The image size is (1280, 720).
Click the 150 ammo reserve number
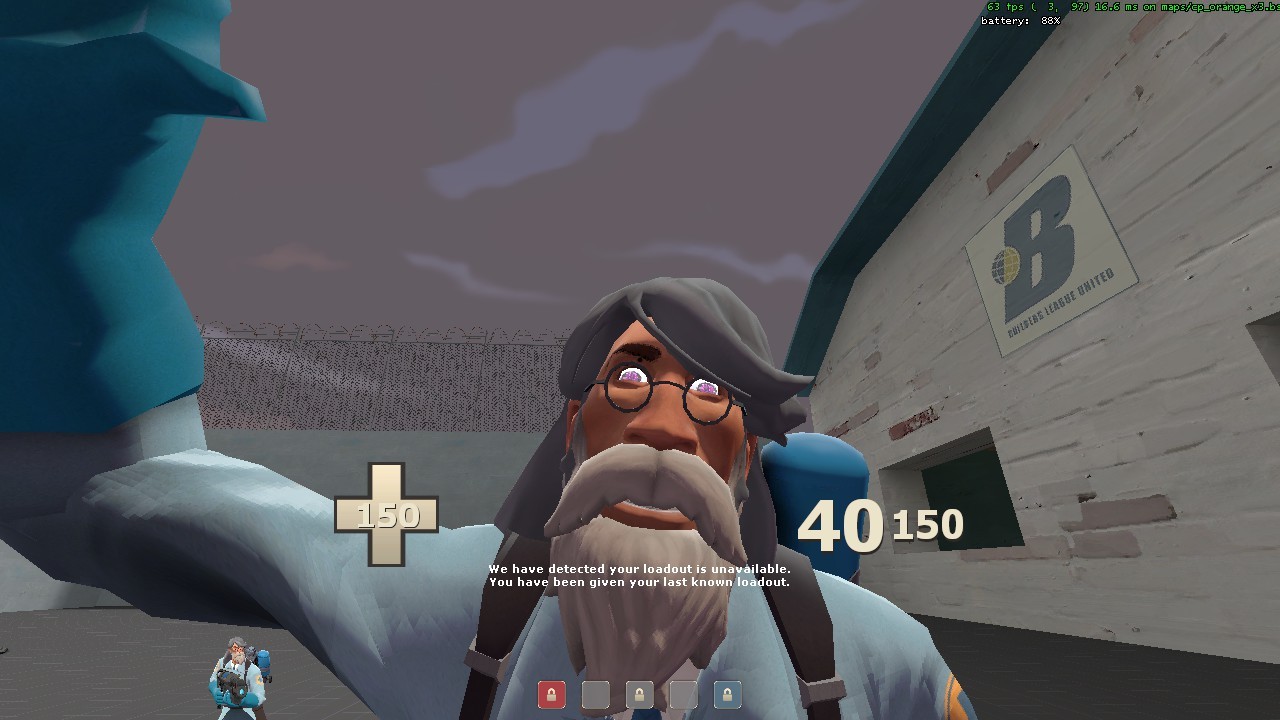pos(928,523)
